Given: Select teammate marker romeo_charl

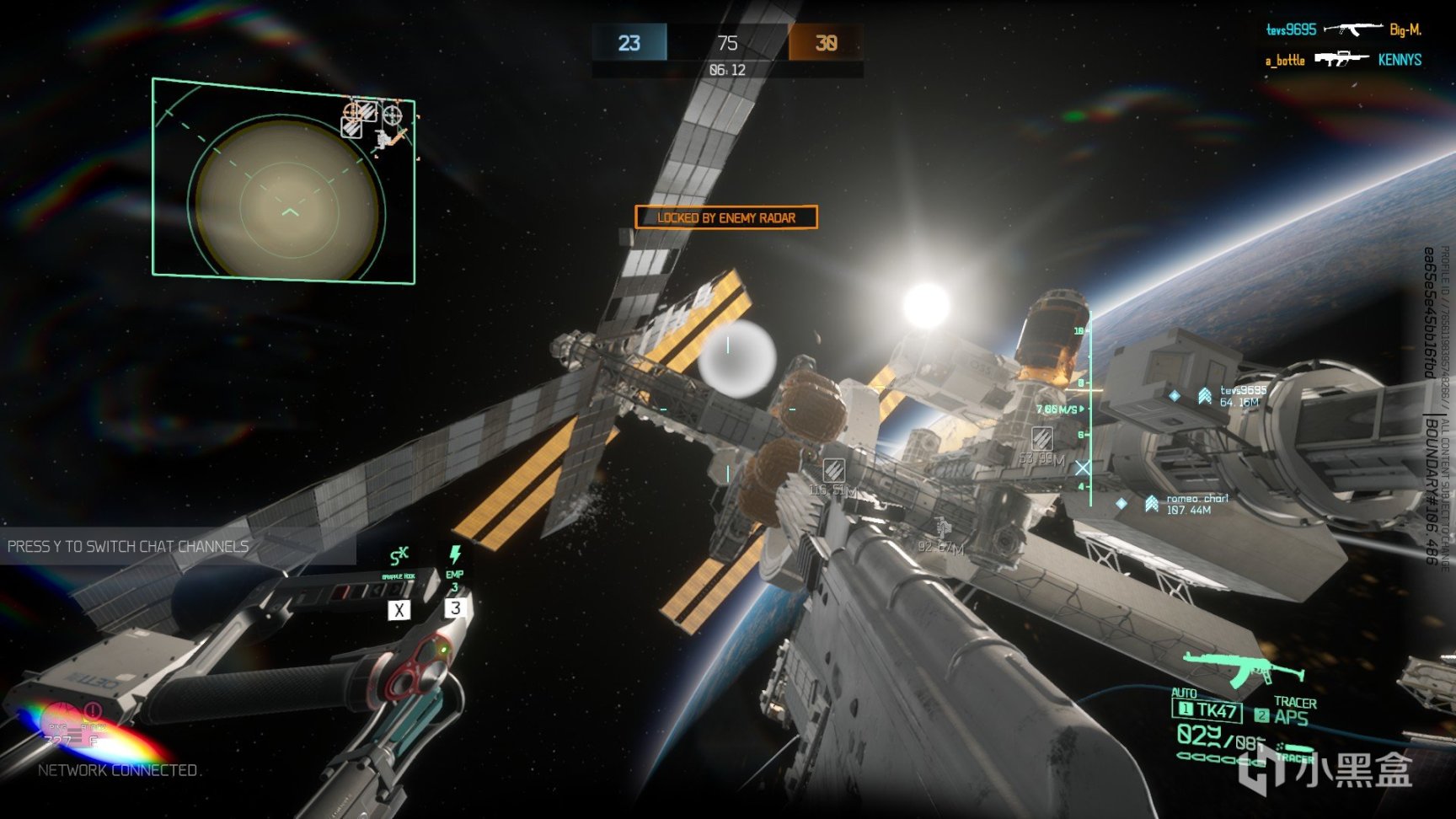Looking at the screenshot, I should point(1151,504).
